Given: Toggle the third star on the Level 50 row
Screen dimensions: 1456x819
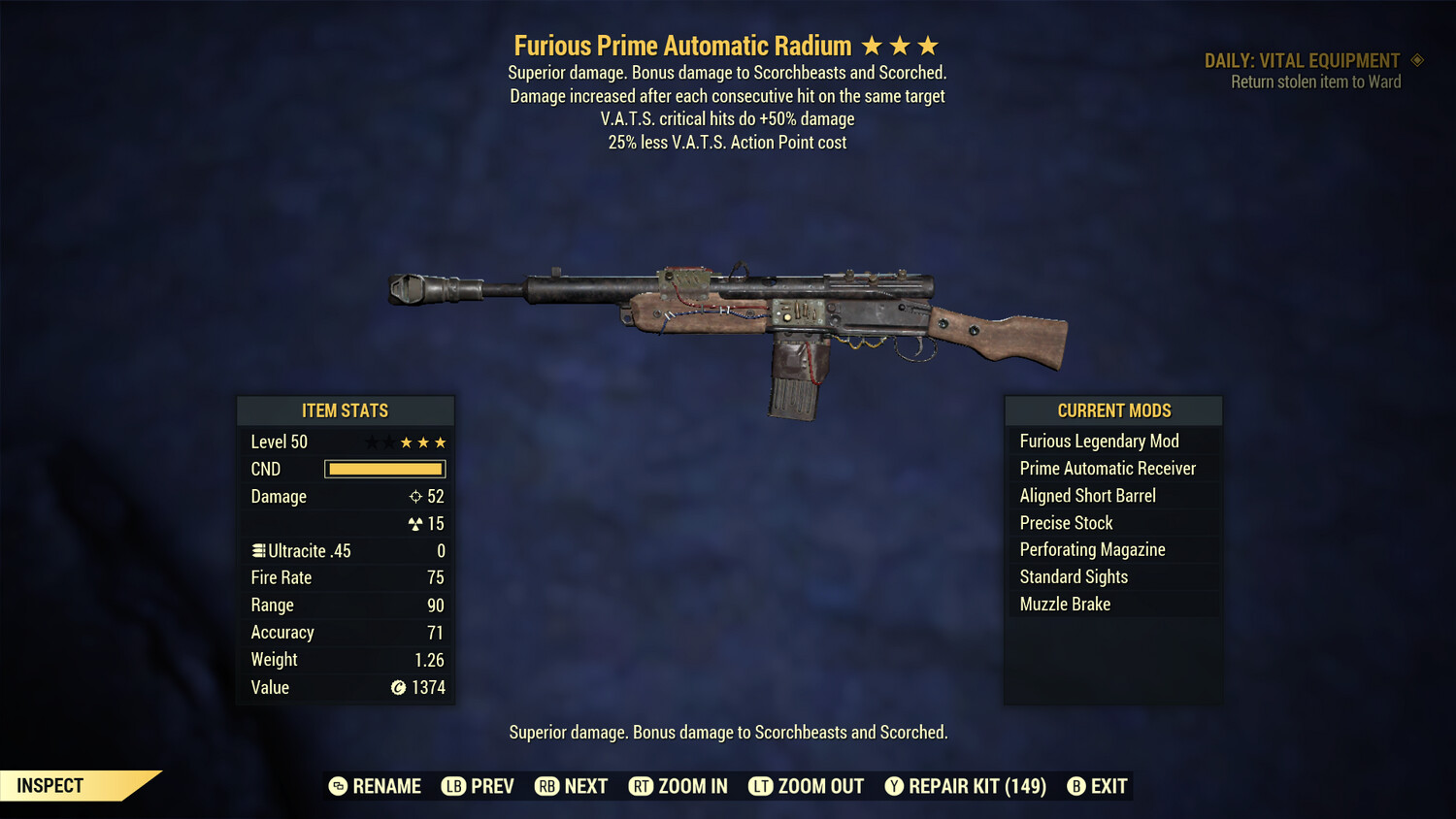Looking at the screenshot, I should [405, 442].
